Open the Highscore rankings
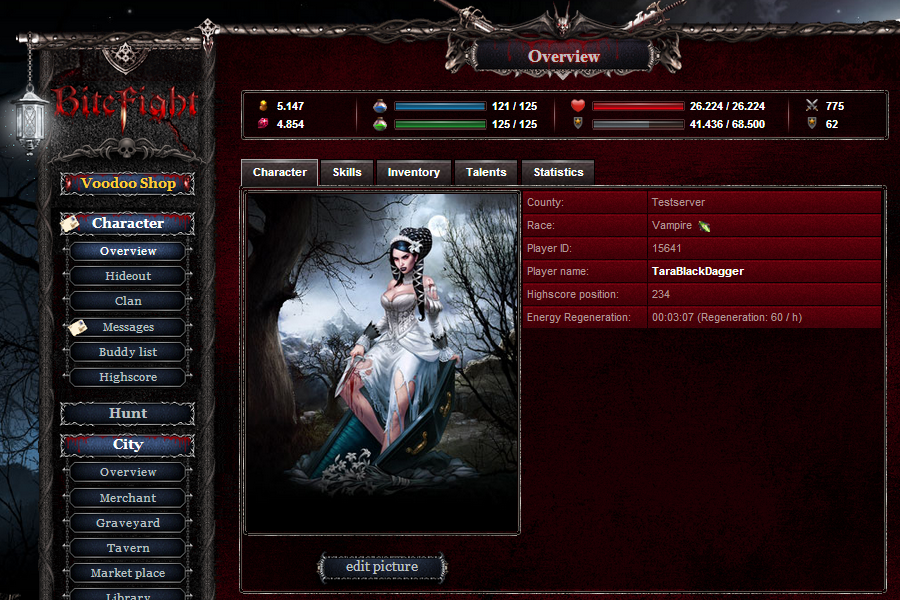The width and height of the screenshot is (900, 600). [128, 377]
